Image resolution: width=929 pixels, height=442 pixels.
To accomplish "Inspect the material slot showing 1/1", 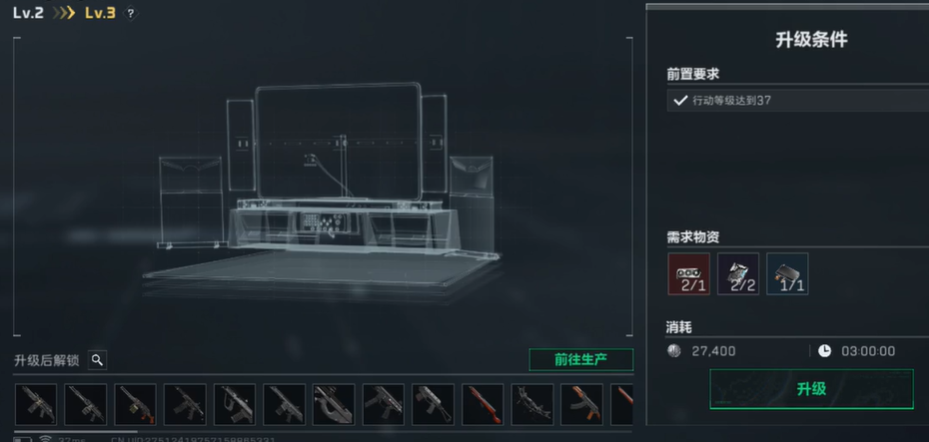I will [787, 274].
